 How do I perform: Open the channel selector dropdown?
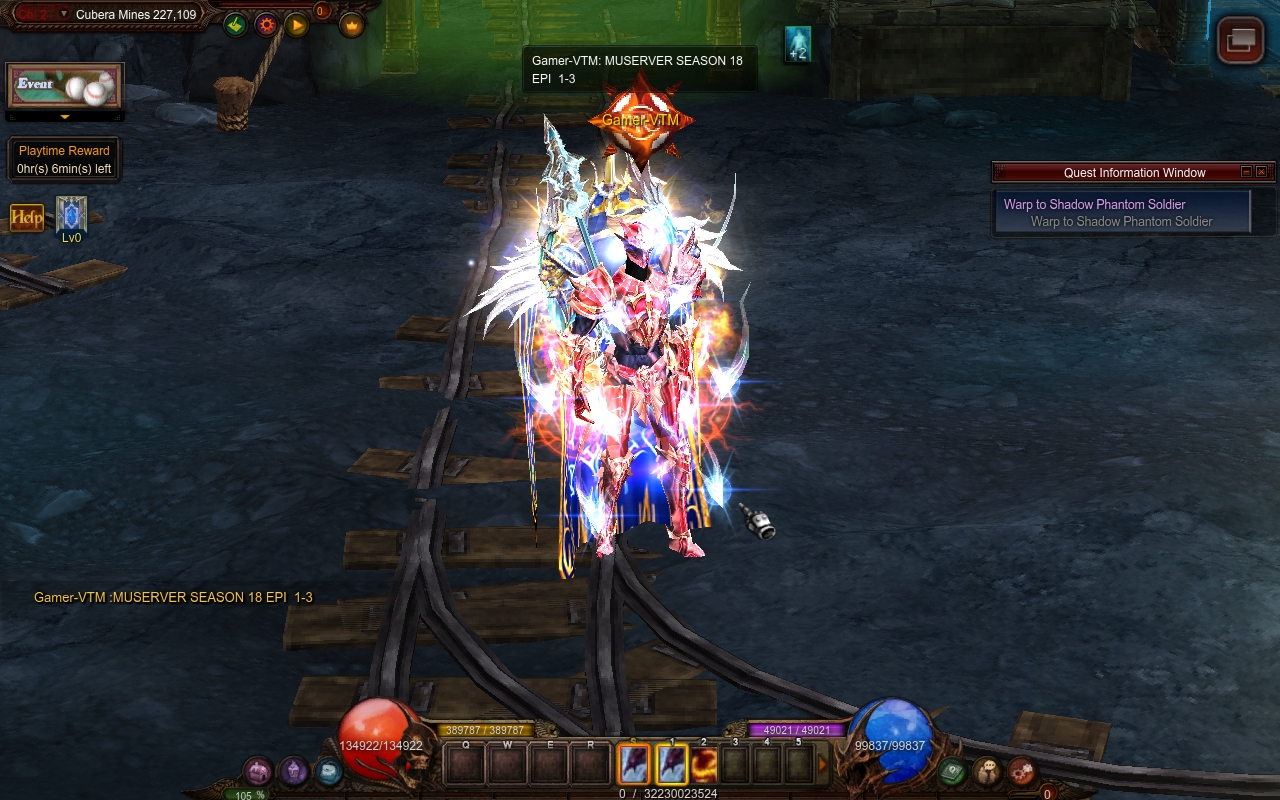pyautogui.click(x=64, y=14)
